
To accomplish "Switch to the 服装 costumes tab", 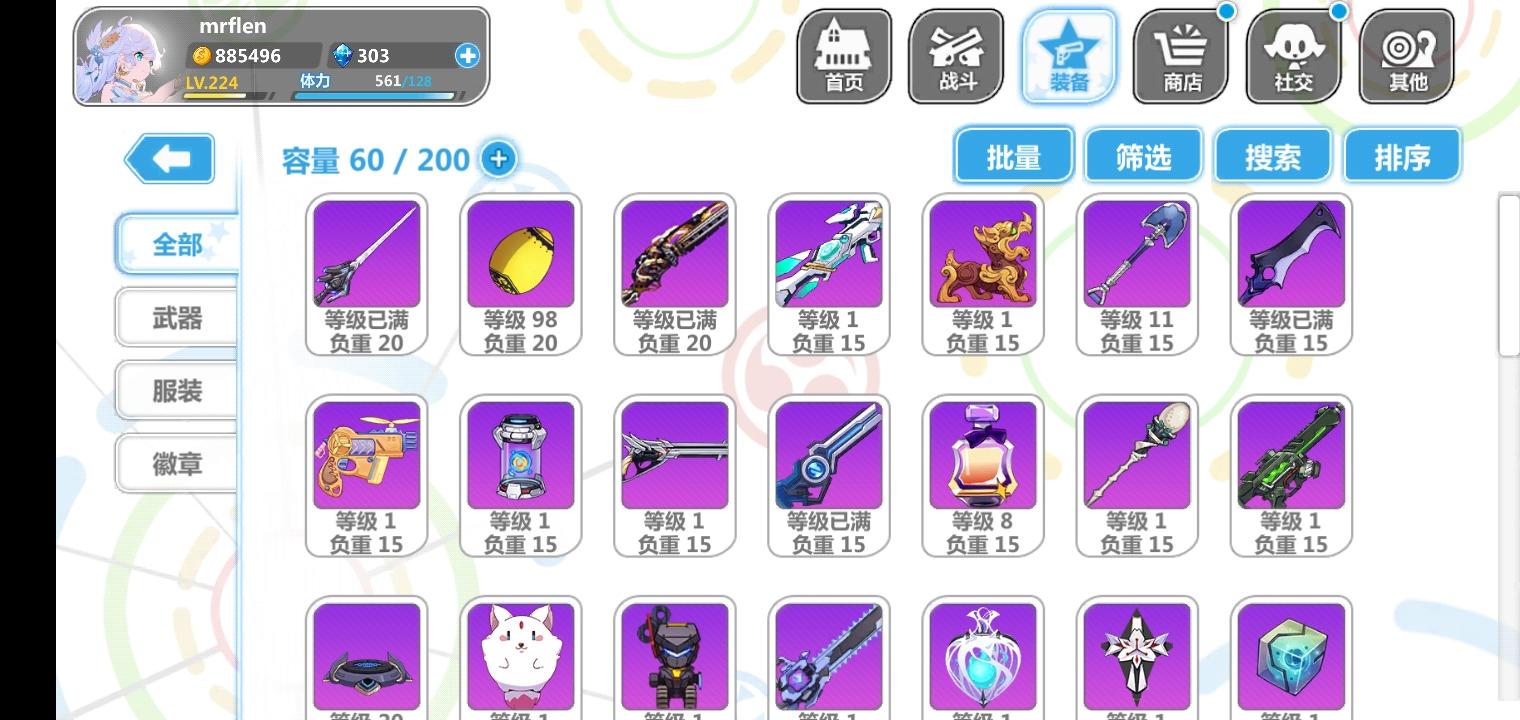I will click(175, 390).
